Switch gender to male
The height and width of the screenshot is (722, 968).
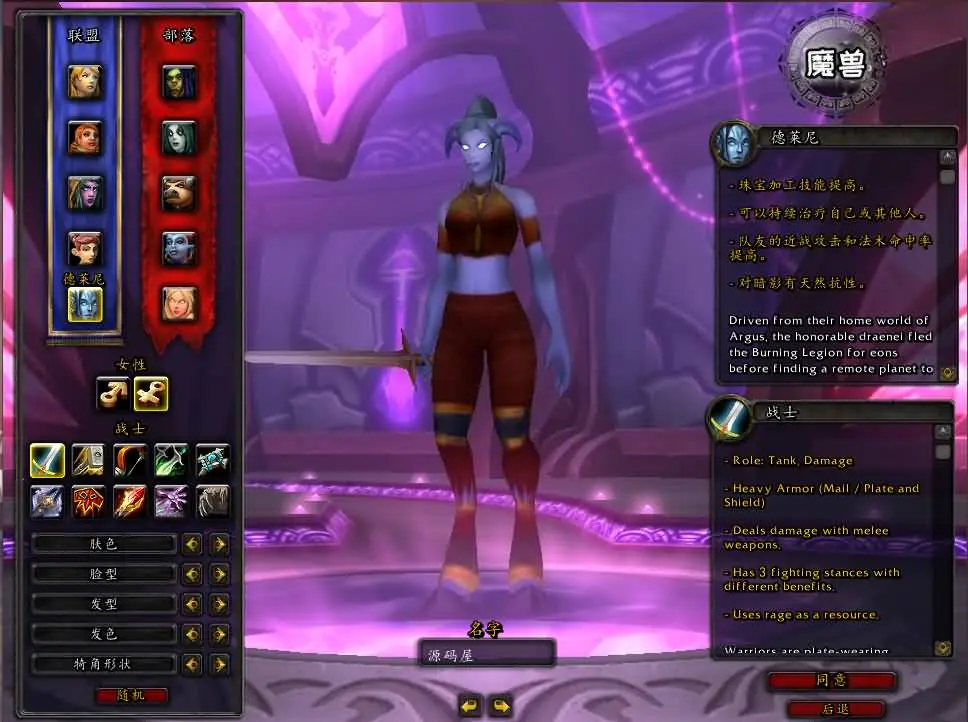[112, 394]
